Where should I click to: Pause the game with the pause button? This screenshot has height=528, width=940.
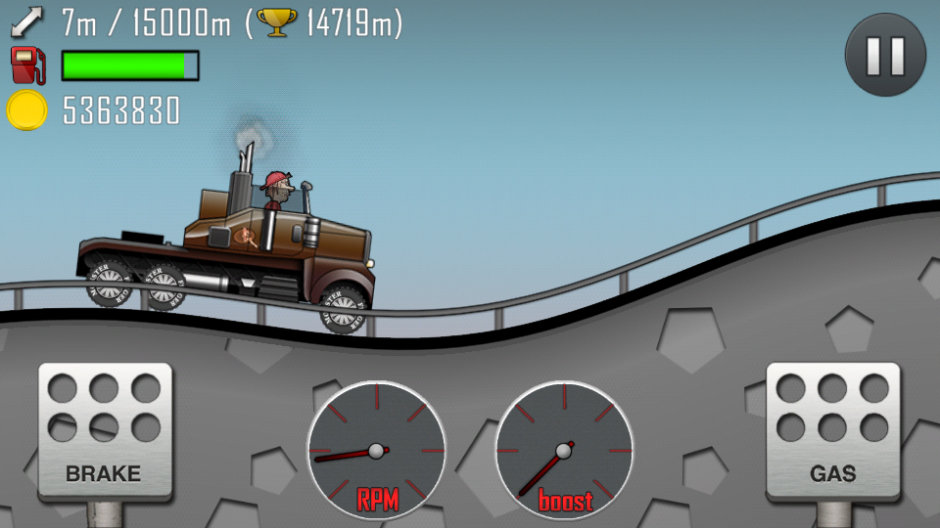885,56
